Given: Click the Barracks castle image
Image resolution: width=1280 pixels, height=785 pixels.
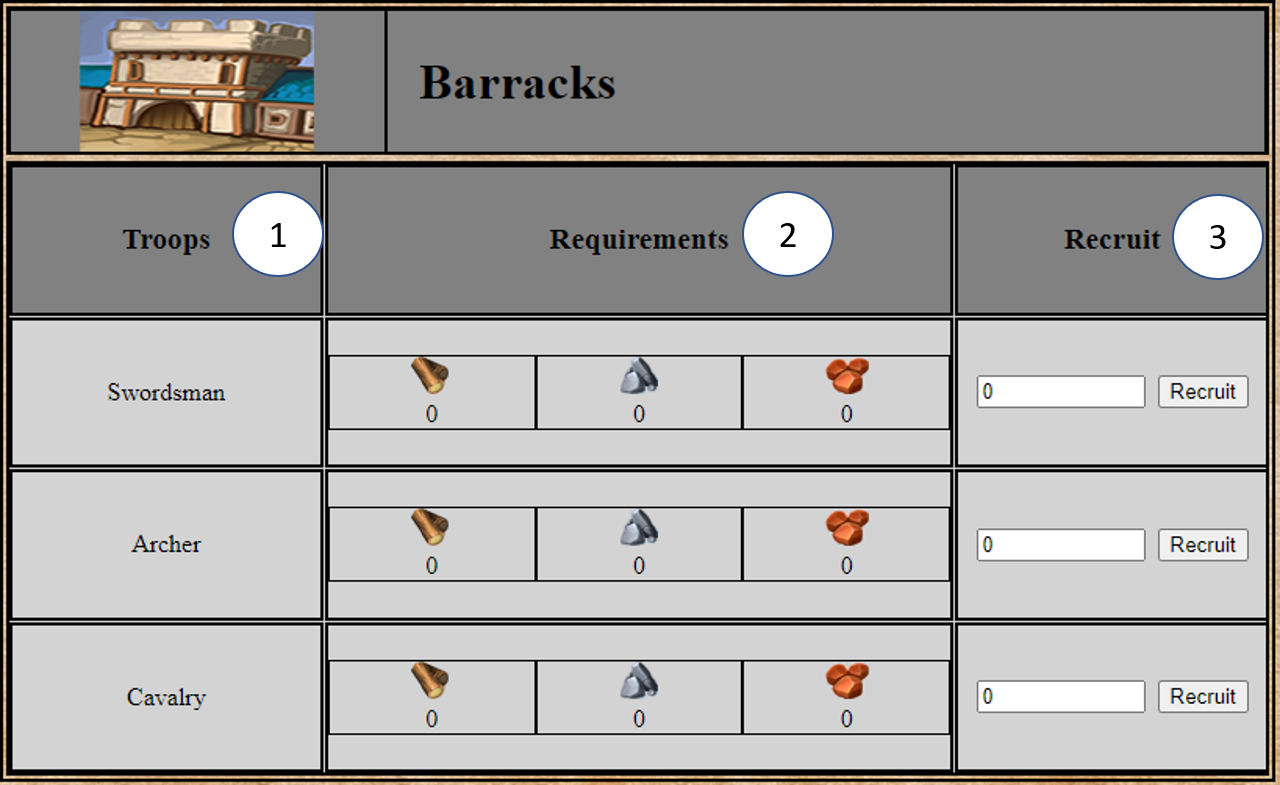Looking at the screenshot, I should coord(195,80).
